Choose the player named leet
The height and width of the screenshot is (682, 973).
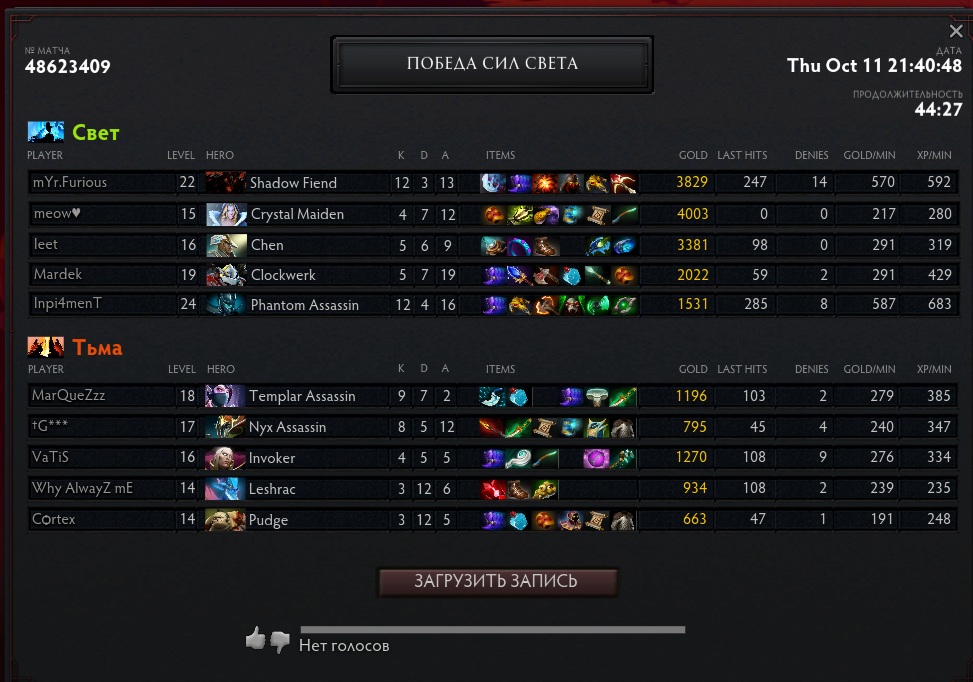tap(46, 245)
